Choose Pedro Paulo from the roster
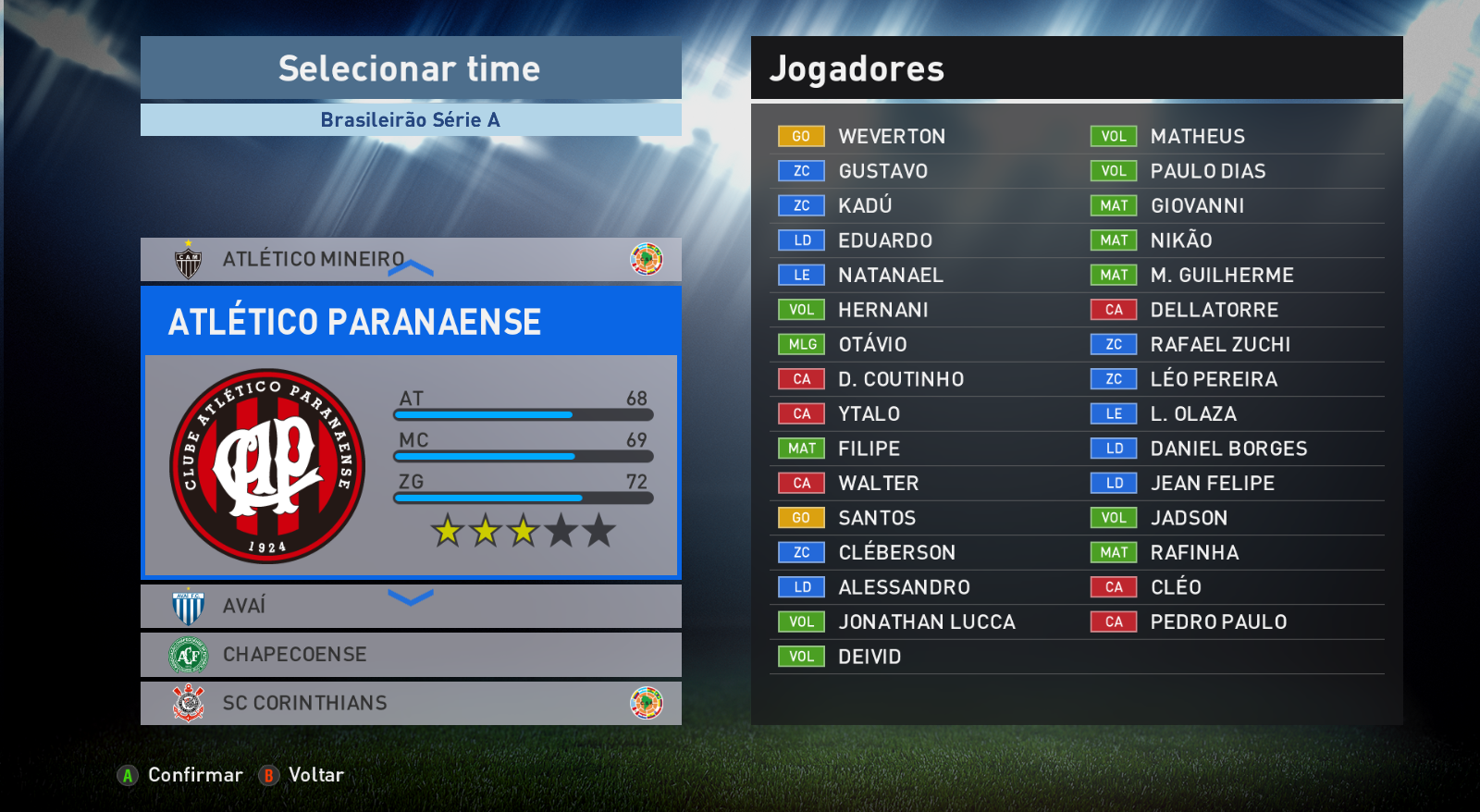The image size is (1480, 812). click(x=1218, y=622)
